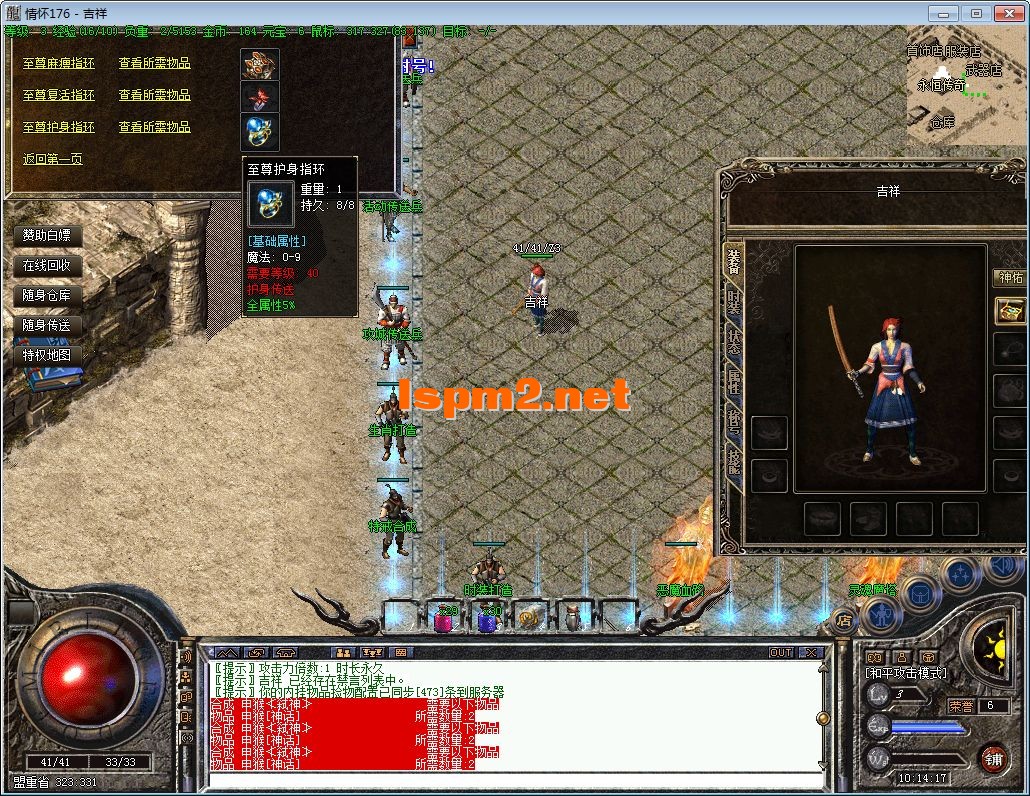The image size is (1030, 796).
Task: Select the red revival ring icon
Action: pos(259,98)
